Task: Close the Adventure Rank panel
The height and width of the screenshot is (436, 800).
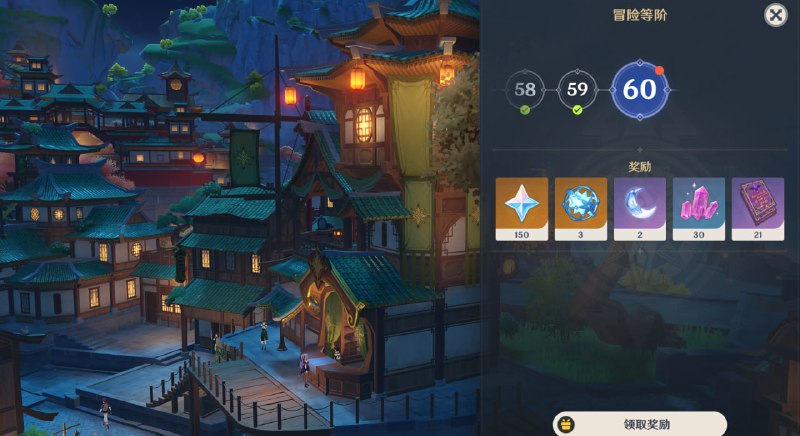Action: [x=775, y=15]
